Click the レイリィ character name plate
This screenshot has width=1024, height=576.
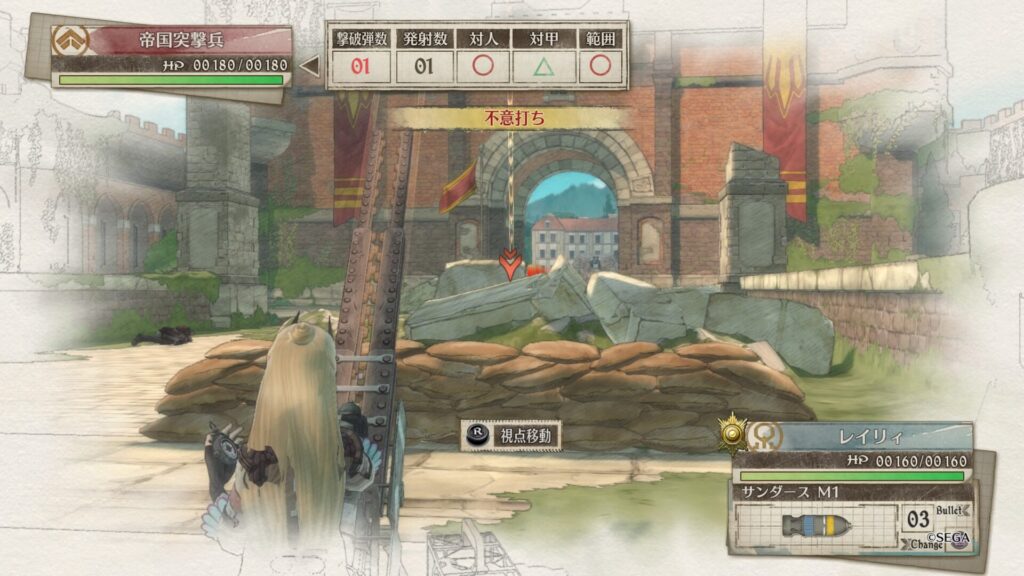coord(872,437)
